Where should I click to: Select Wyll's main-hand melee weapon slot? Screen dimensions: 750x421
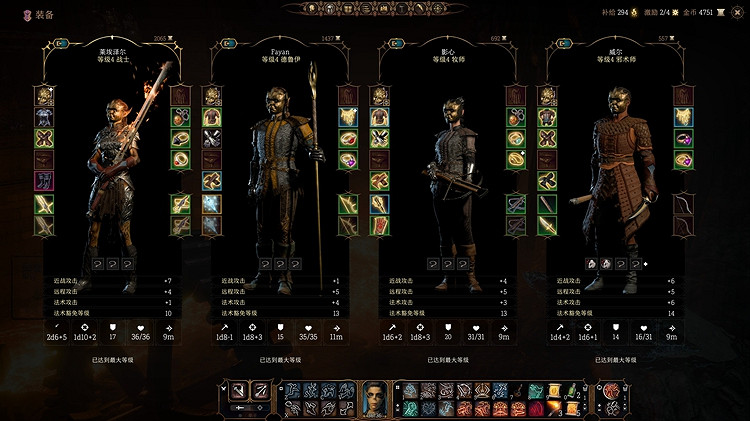[548, 203]
